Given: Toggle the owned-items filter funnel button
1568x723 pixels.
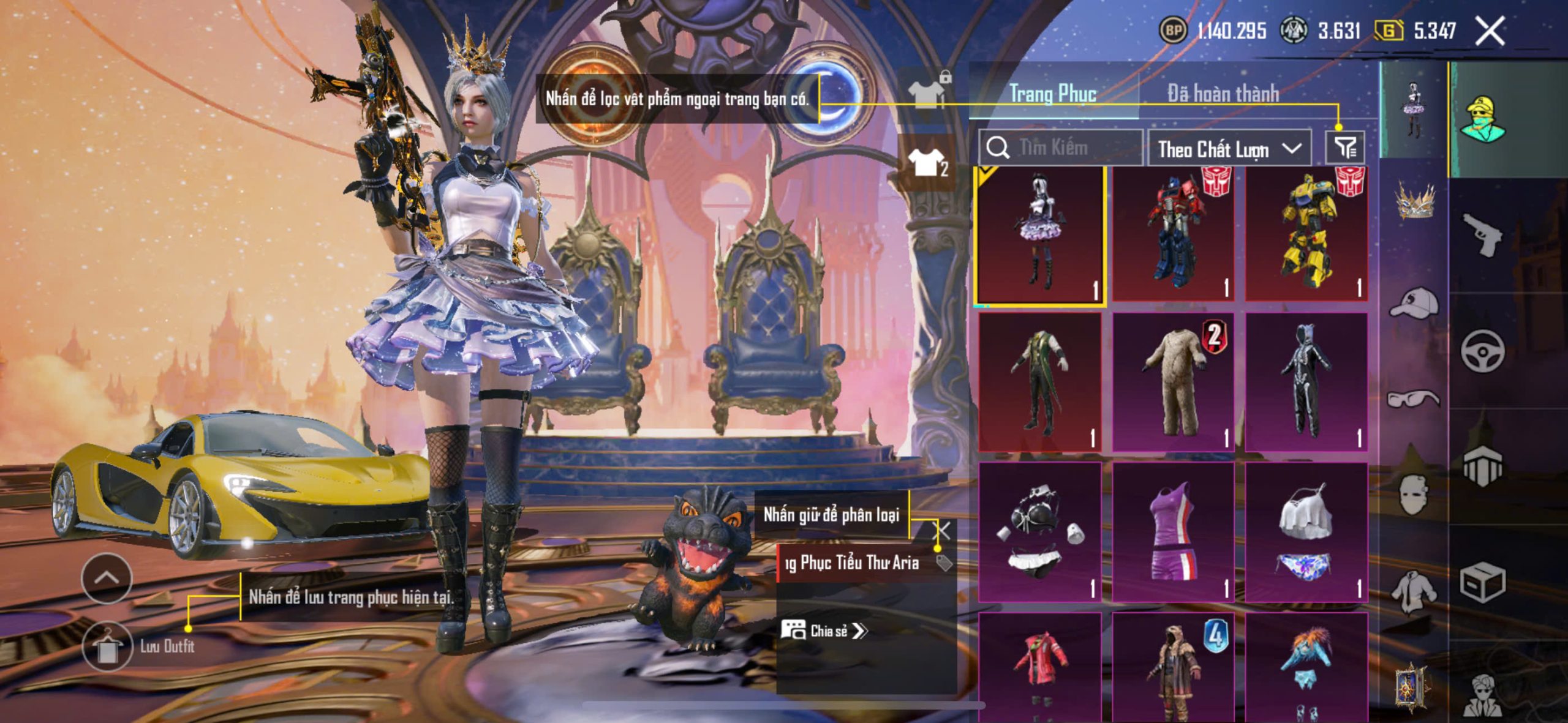Looking at the screenshot, I should 1345,148.
